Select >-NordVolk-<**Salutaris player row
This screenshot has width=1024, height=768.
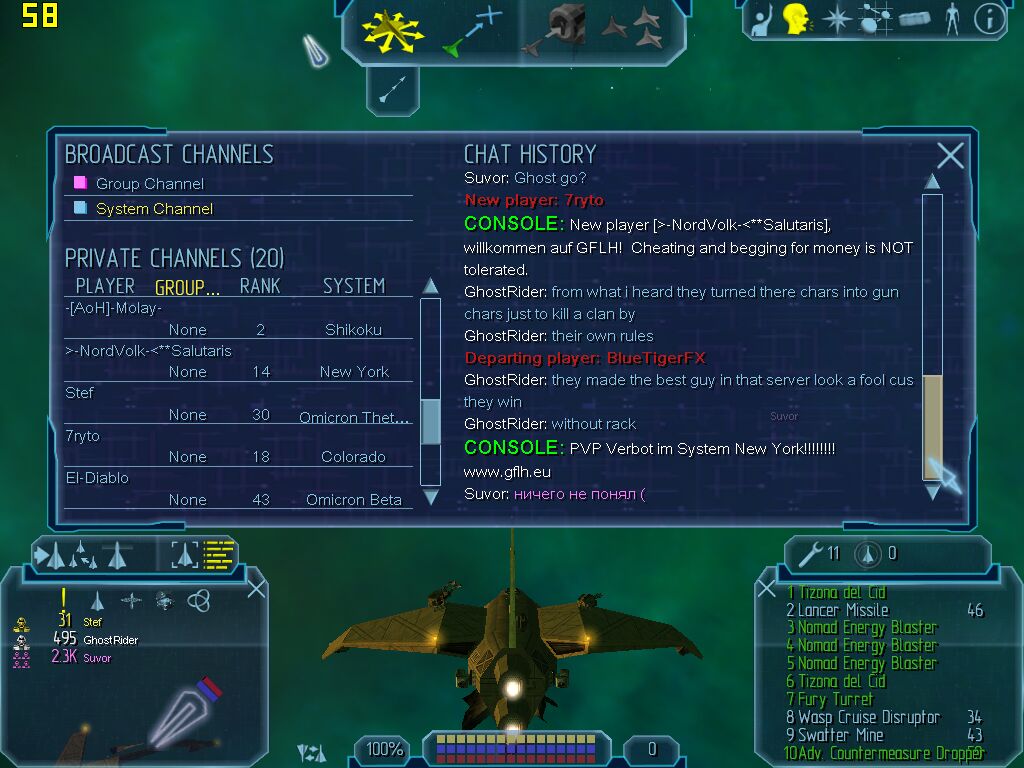click(148, 351)
